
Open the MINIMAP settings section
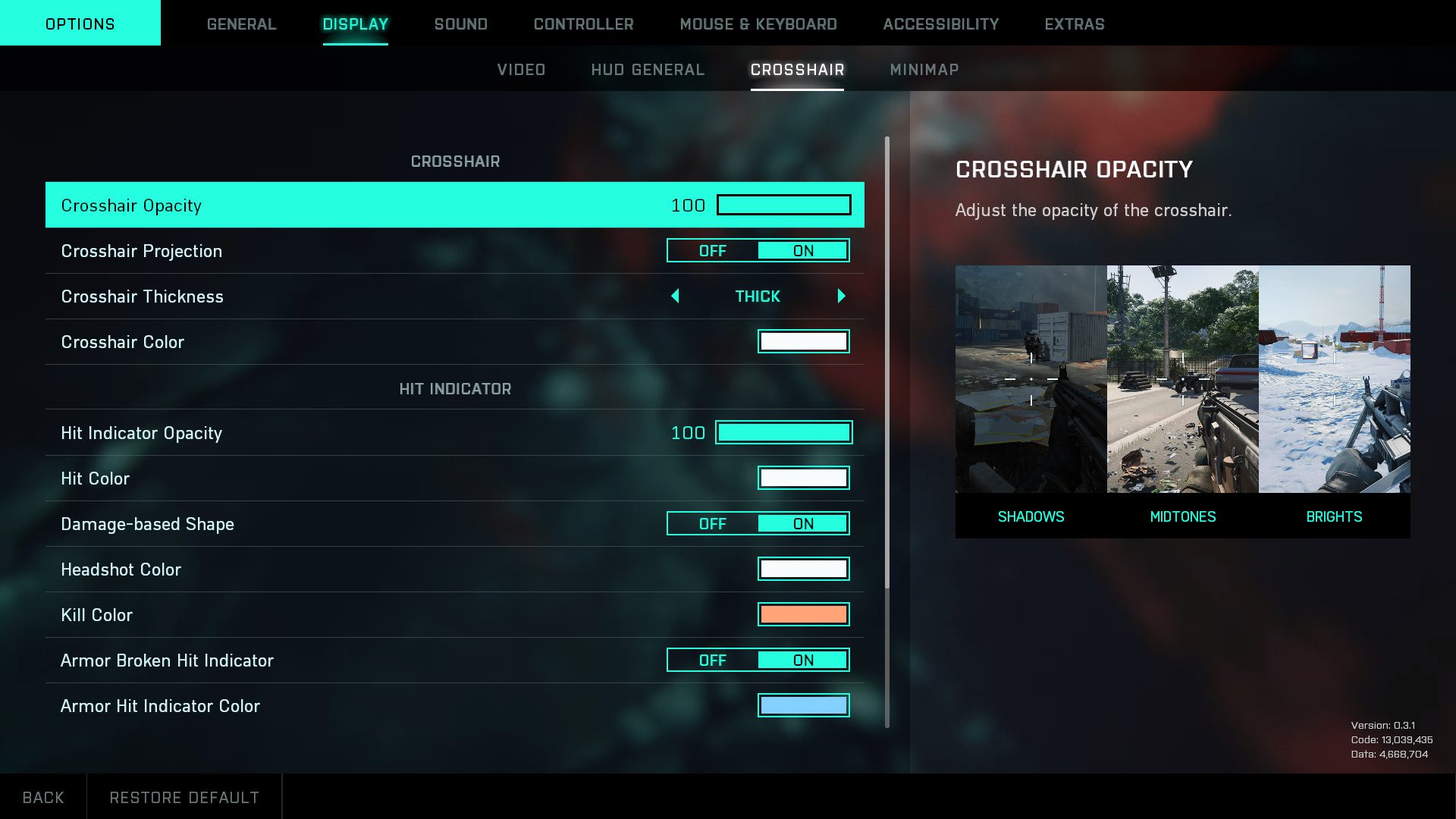pos(924,69)
